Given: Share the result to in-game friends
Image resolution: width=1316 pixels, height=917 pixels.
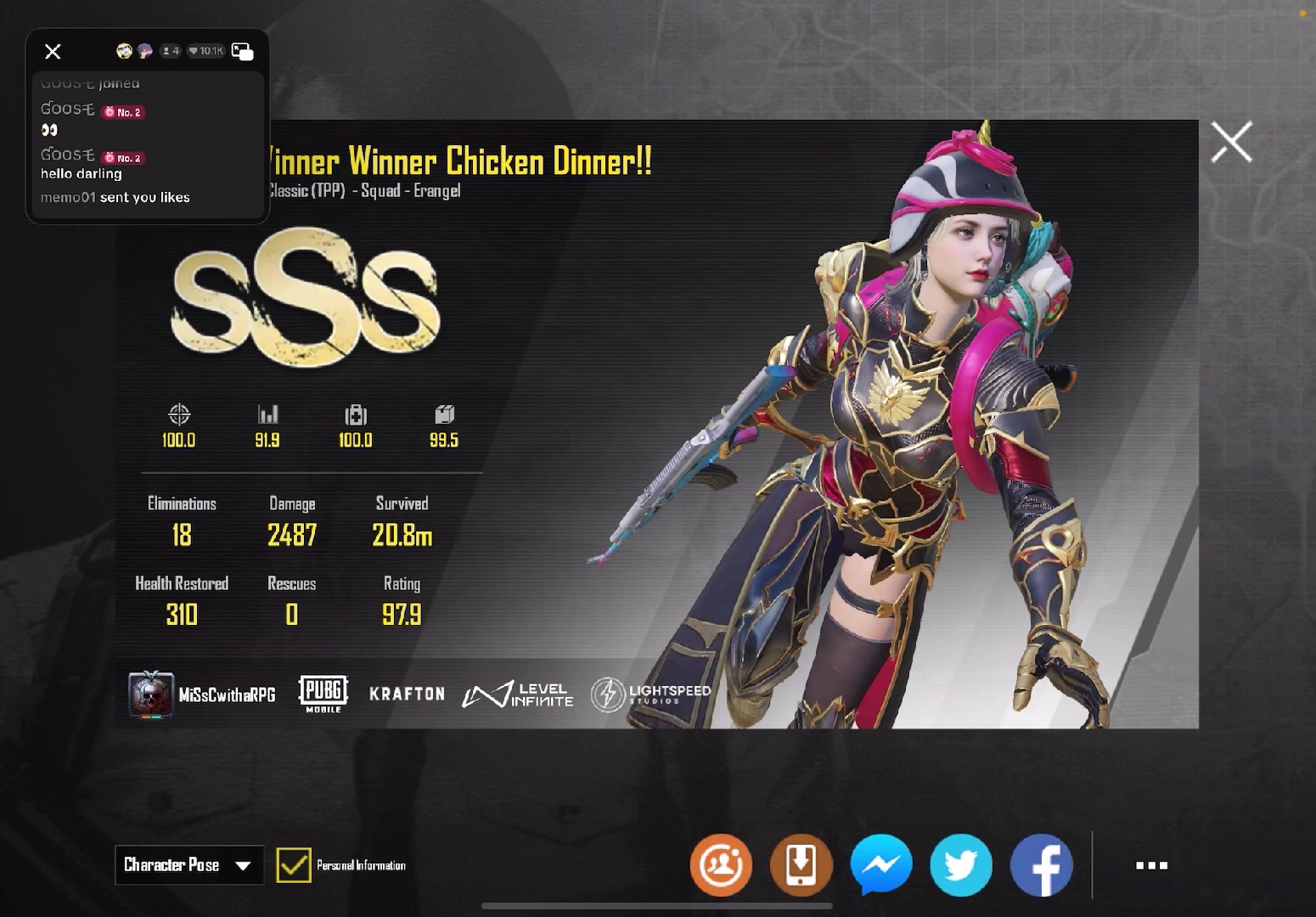Looking at the screenshot, I should coord(721,865).
